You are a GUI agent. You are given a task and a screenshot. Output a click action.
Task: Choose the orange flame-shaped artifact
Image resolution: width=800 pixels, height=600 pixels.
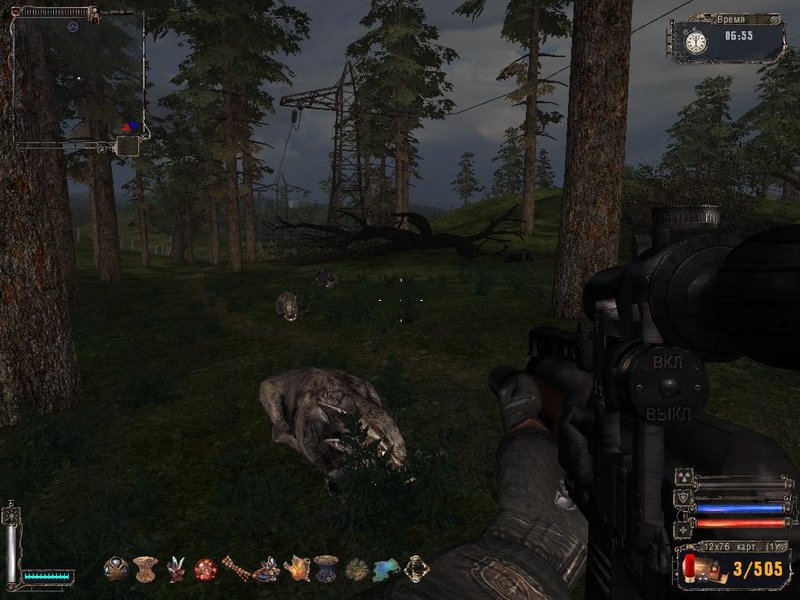pyautogui.click(x=297, y=570)
